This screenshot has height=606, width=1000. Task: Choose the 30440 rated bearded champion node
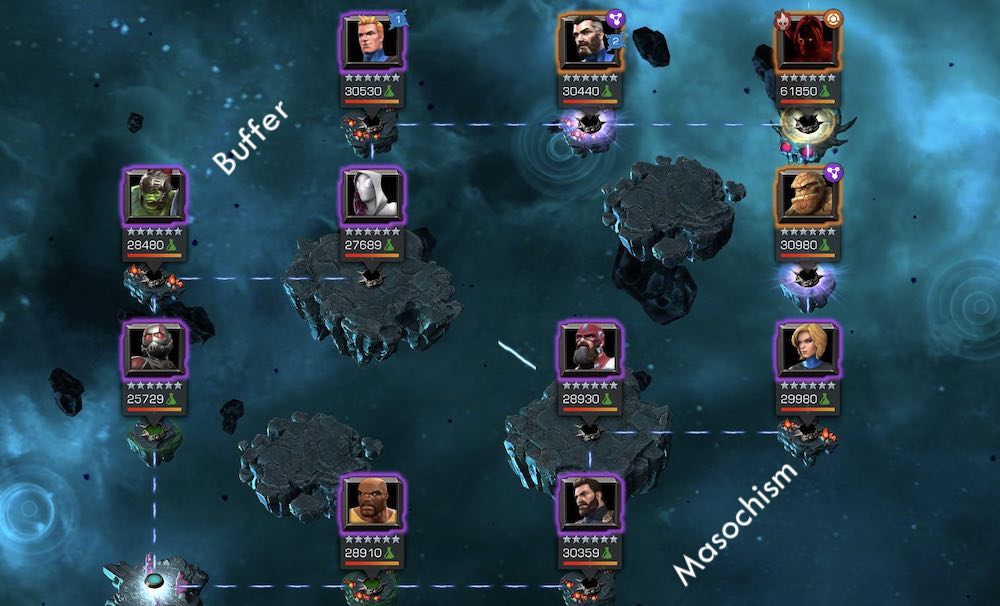tap(590, 42)
